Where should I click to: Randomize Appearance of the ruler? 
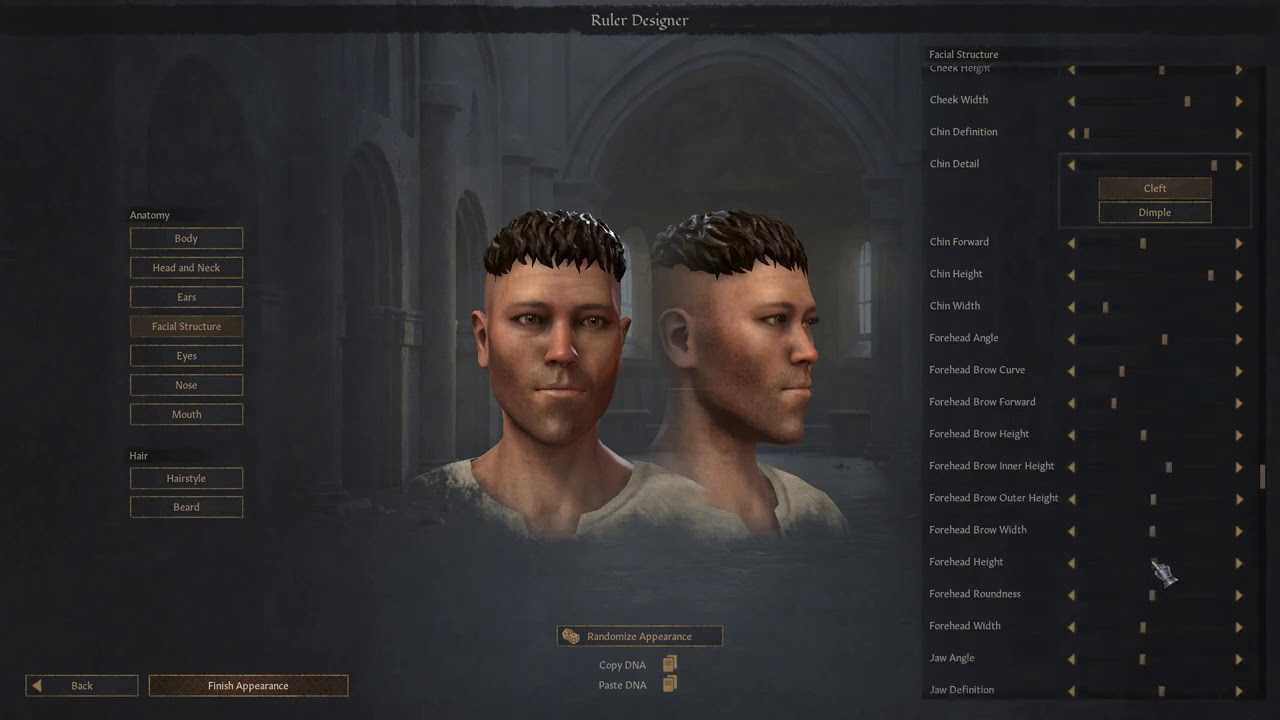639,636
